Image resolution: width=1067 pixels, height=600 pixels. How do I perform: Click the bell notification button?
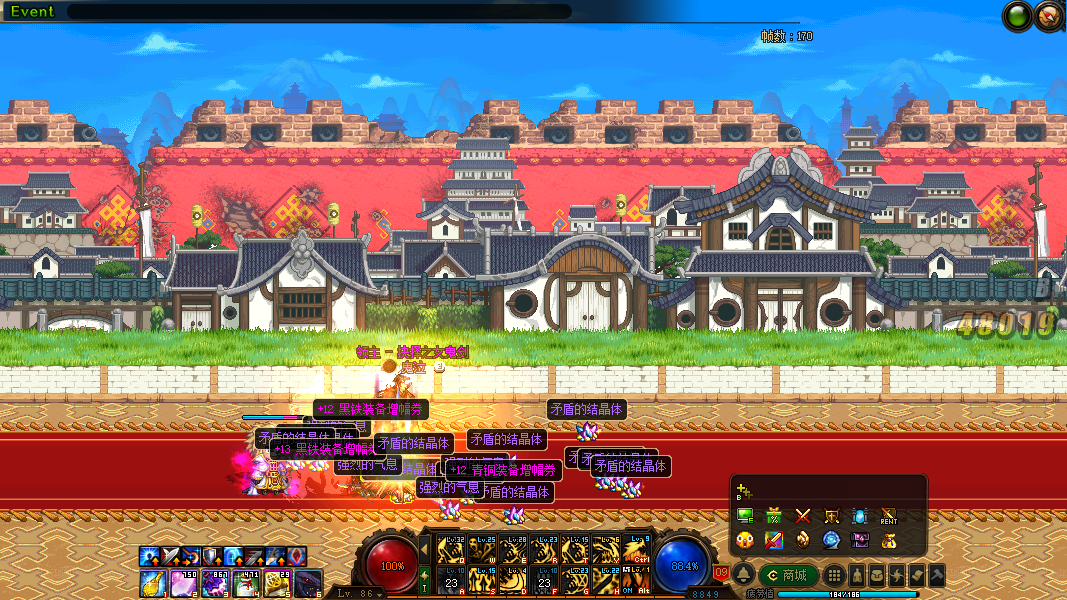coord(744,575)
